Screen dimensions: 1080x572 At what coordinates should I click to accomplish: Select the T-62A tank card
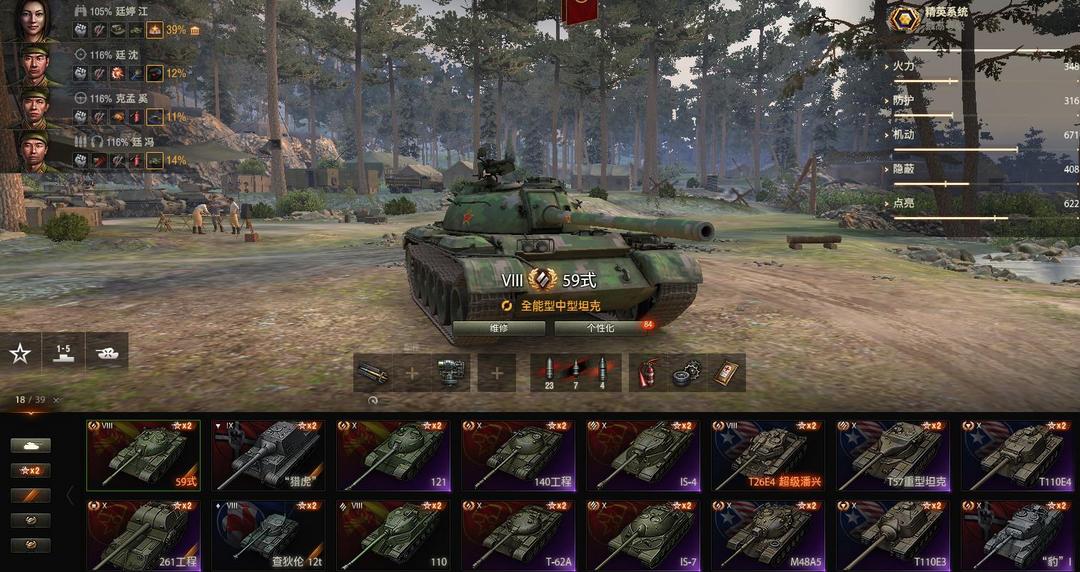tap(518, 535)
